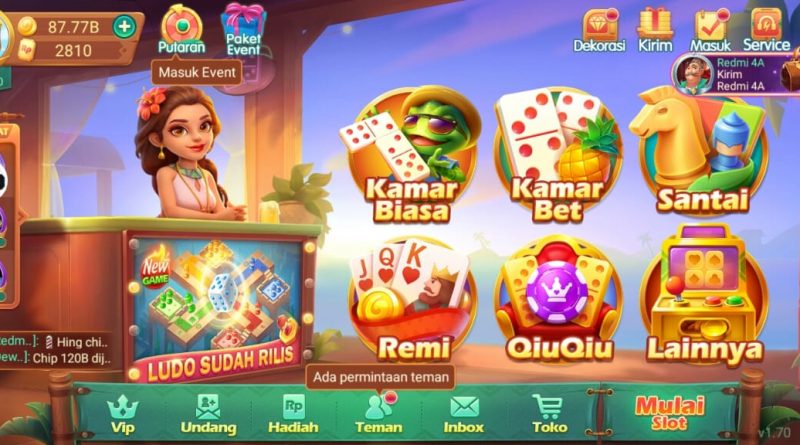Select the QiuQiu game
Image resolution: width=800 pixels, height=445 pixels.
[x=557, y=302]
